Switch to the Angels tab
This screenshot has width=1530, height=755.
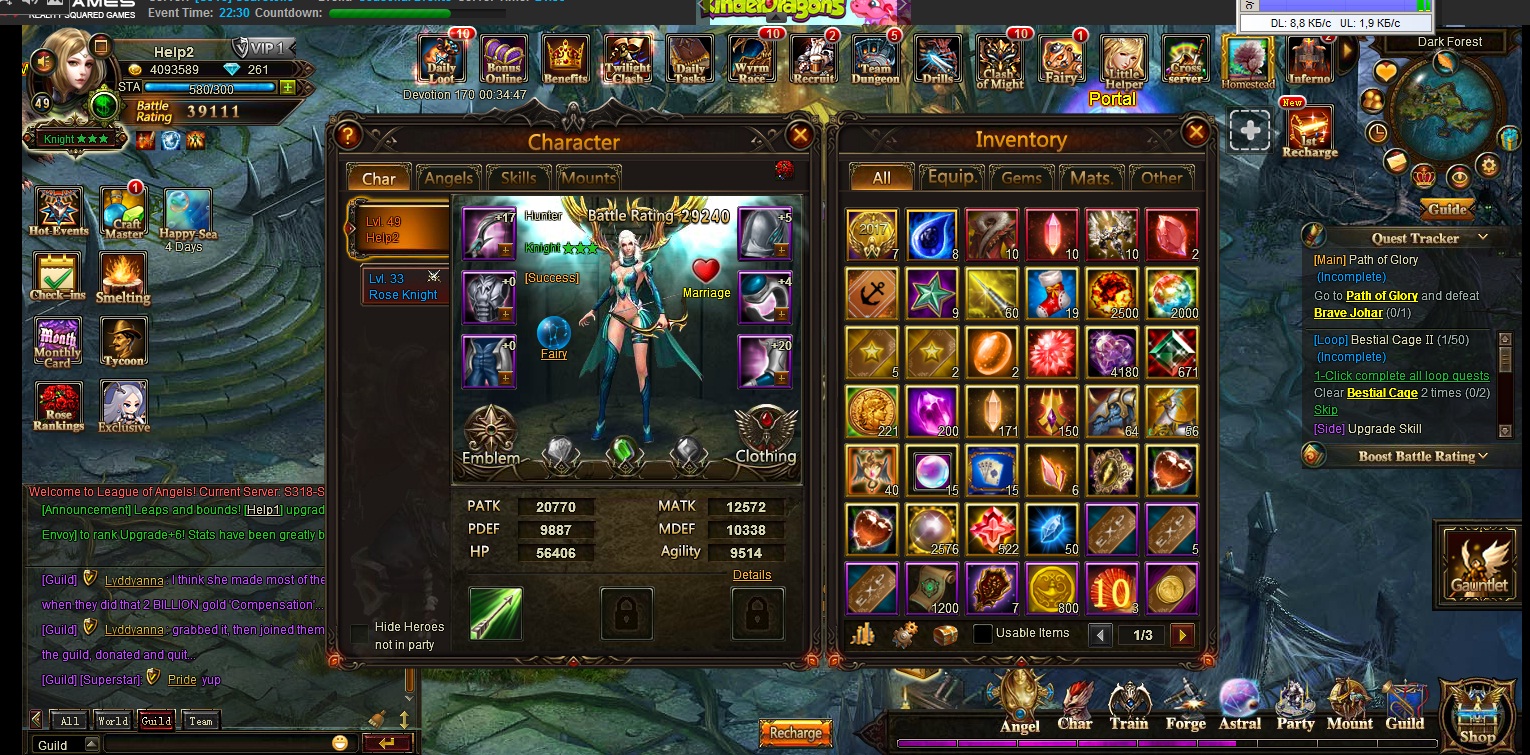(448, 178)
